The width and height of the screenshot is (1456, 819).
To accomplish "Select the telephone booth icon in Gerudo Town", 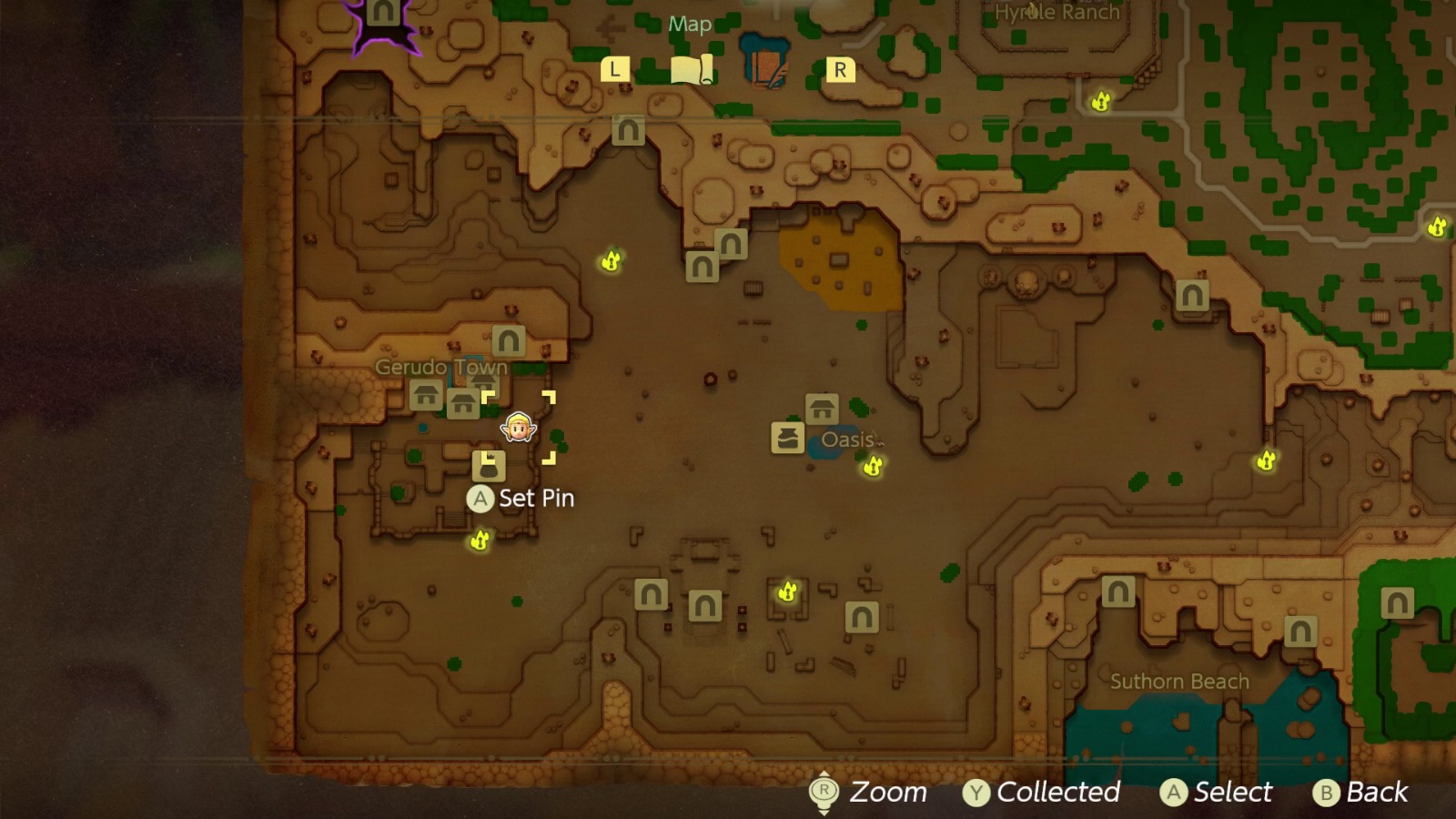I will click(x=489, y=467).
